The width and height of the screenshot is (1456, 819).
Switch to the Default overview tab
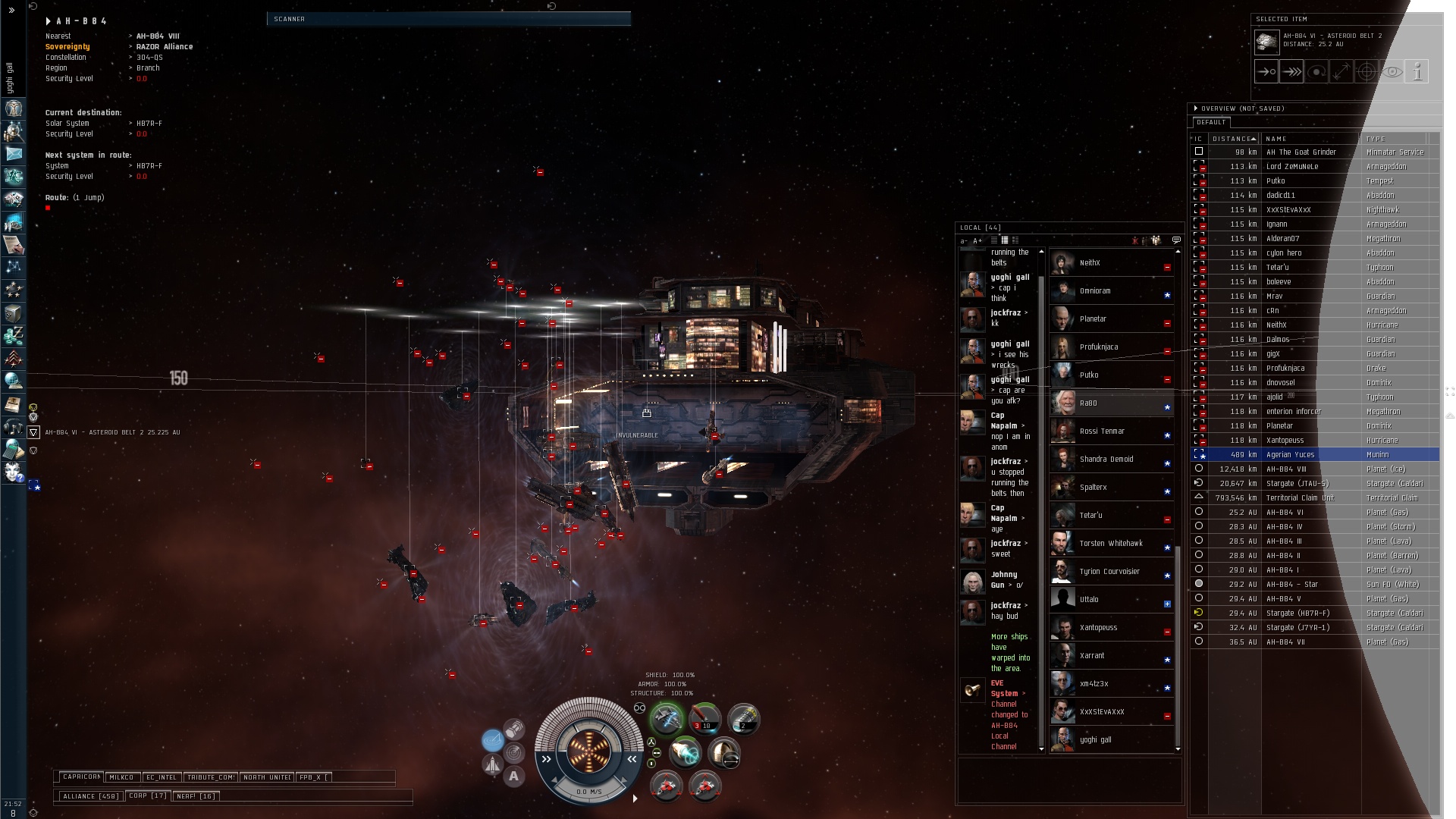pos(1211,122)
